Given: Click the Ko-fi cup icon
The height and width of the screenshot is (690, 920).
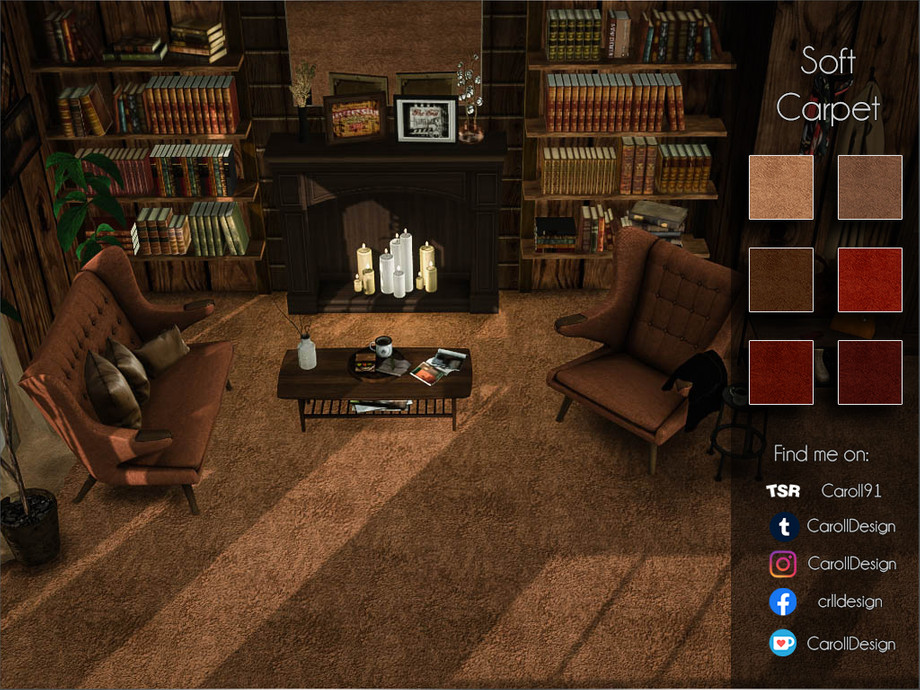Looking at the screenshot, I should [783, 643].
